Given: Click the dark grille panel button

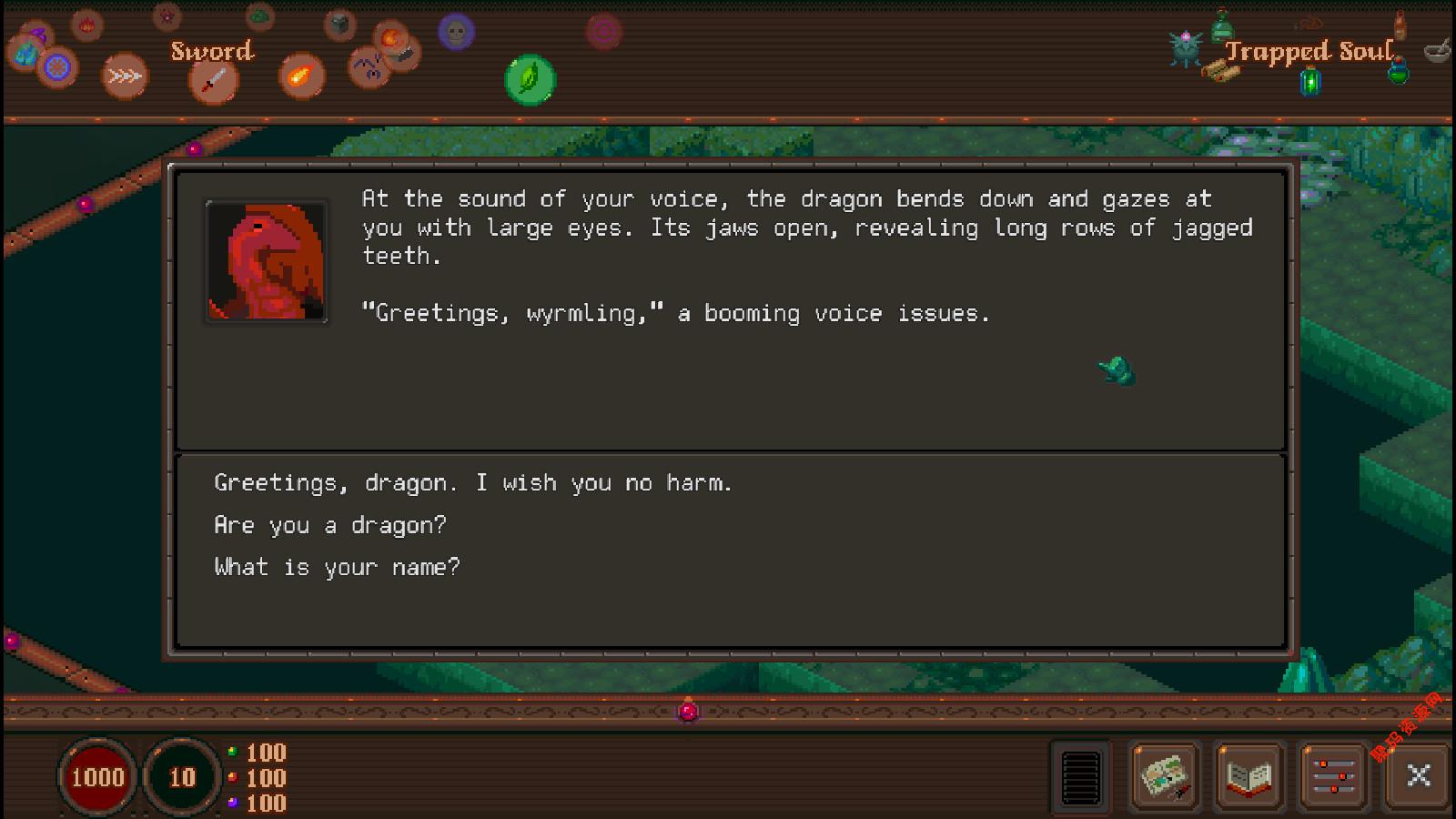Looking at the screenshot, I should (x=1081, y=776).
